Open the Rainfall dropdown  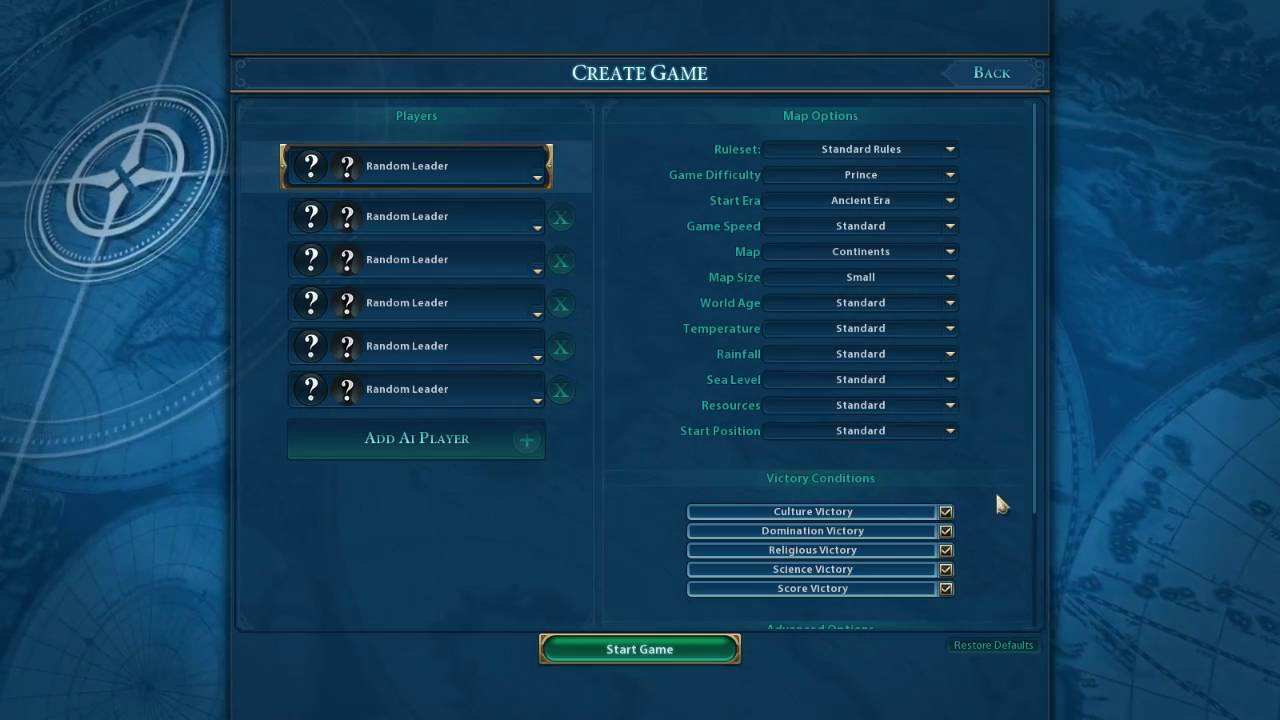pyautogui.click(x=861, y=354)
